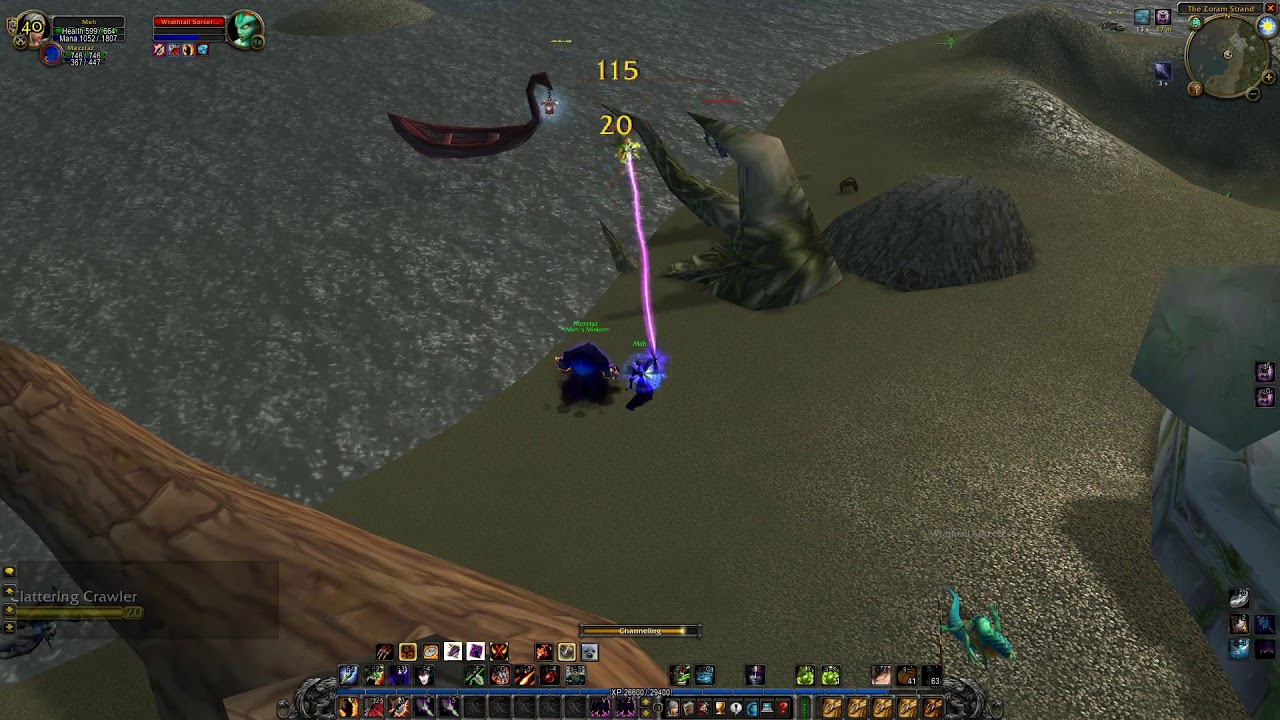The height and width of the screenshot is (720, 1280).
Task: Click the purple demon buff icon showing 27 m
Action: point(1162,17)
